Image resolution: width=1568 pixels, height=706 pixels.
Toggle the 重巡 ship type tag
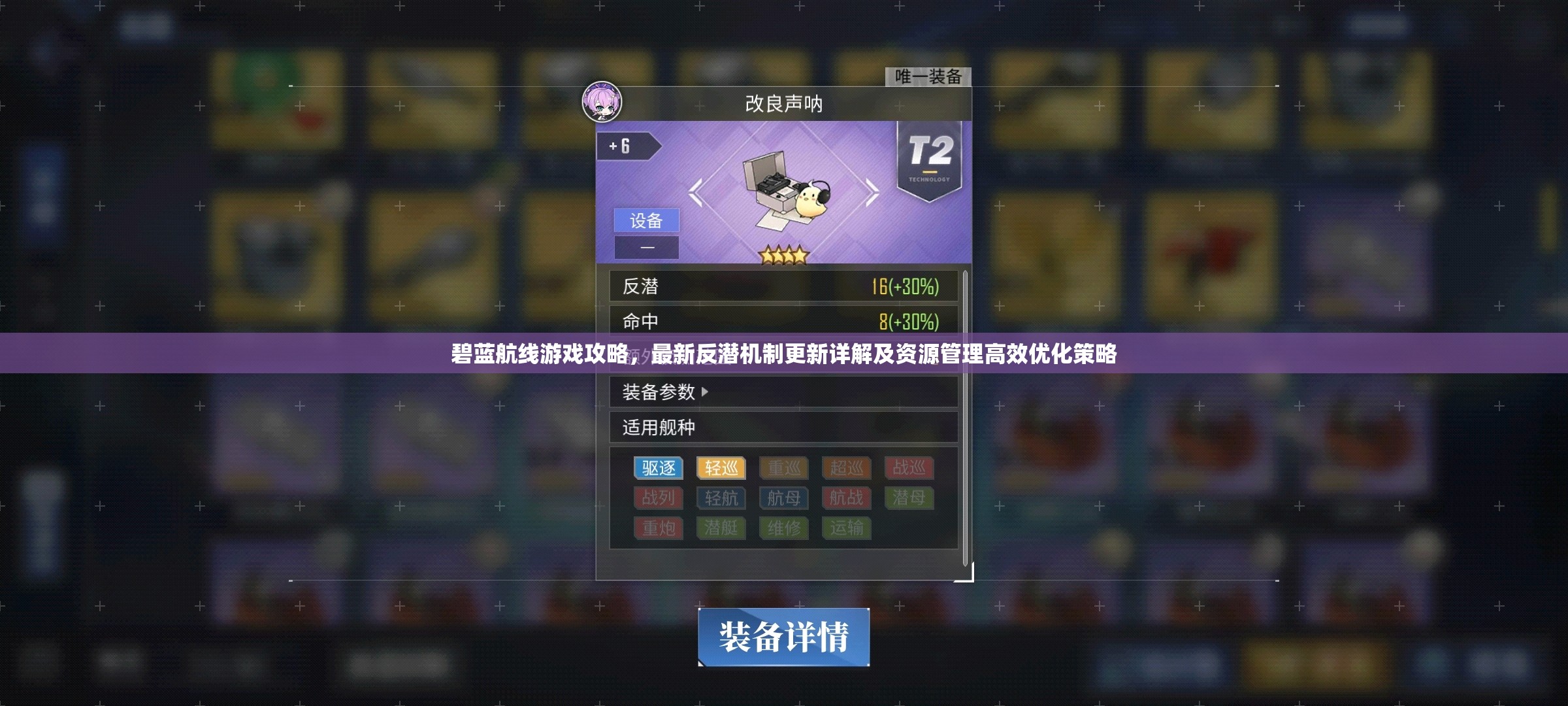783,468
